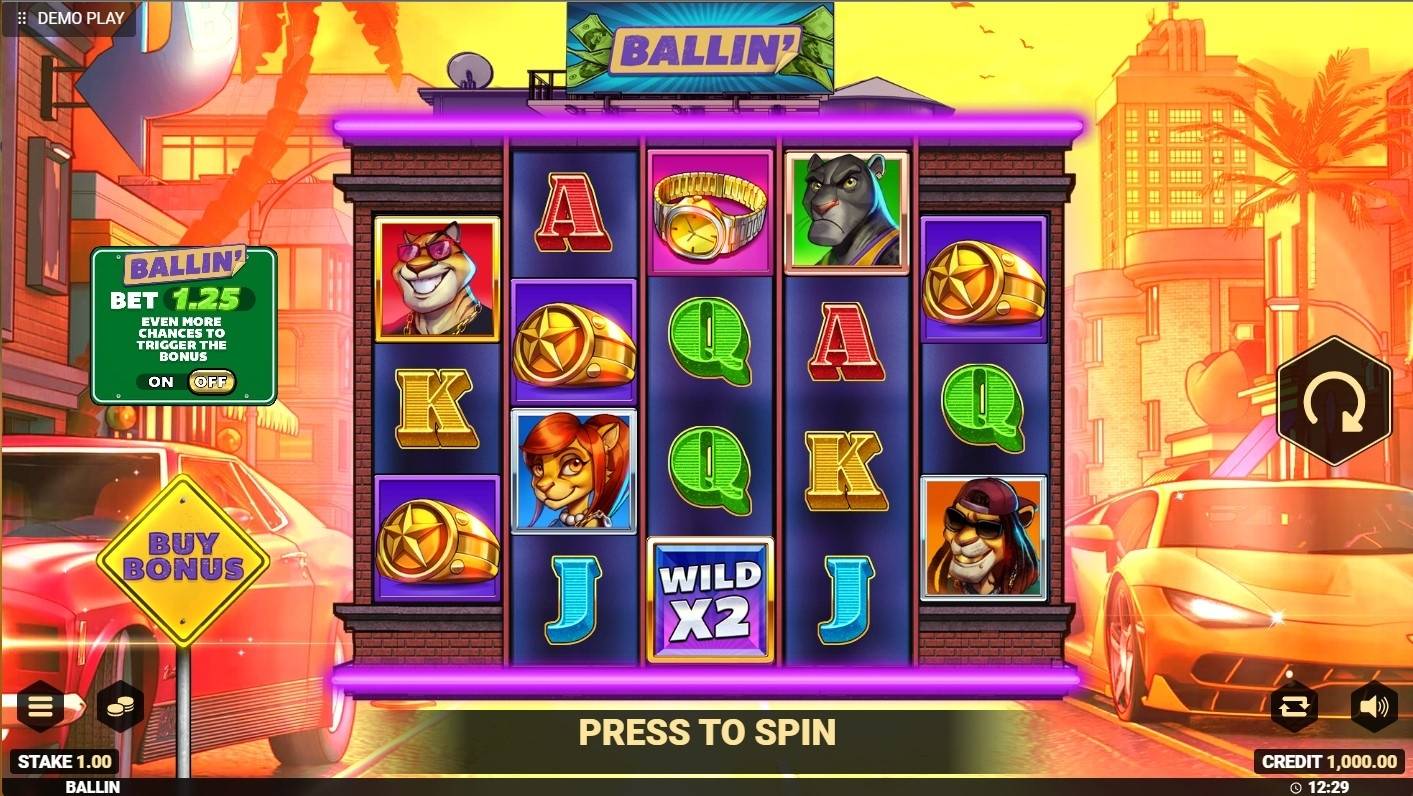This screenshot has height=796, width=1413.
Task: Open the autoplay loop arrows button
Action: point(1293,707)
